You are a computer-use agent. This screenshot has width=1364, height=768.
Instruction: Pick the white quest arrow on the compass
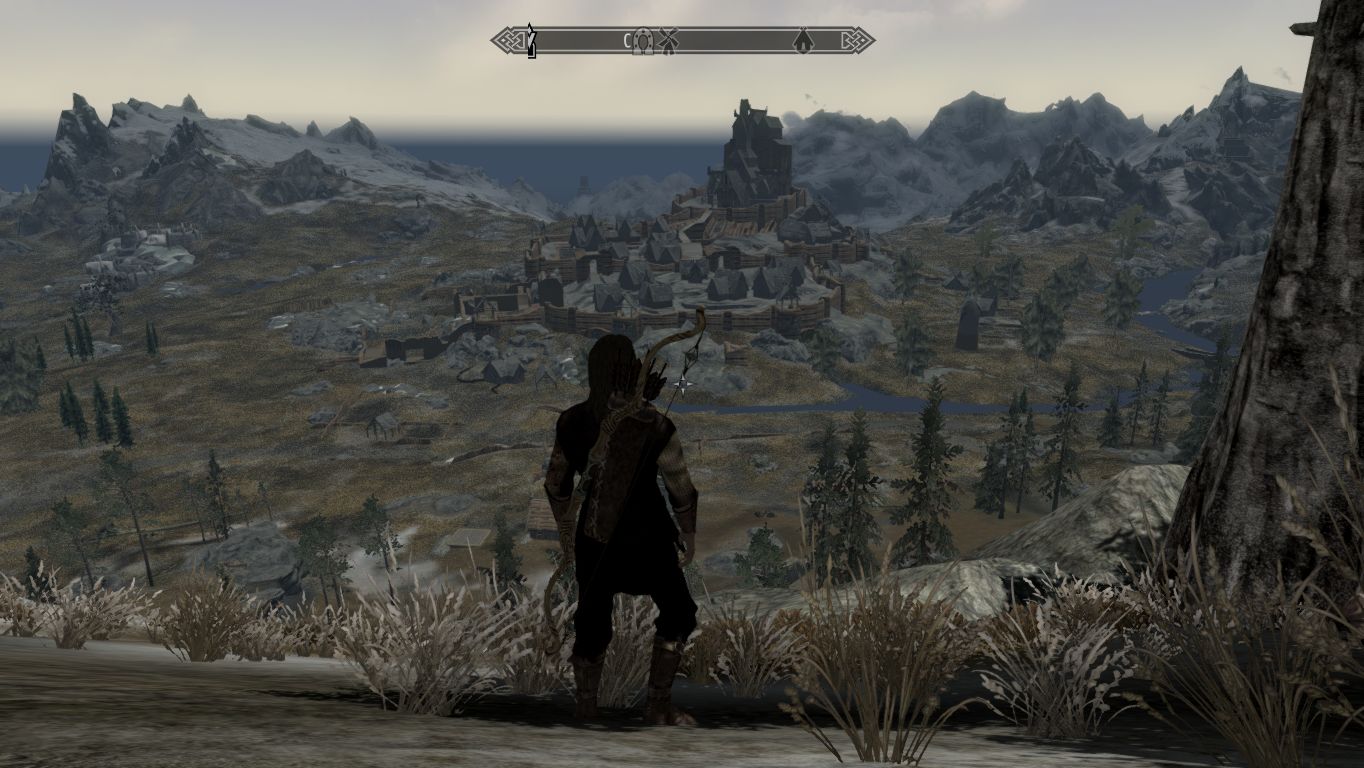click(532, 40)
